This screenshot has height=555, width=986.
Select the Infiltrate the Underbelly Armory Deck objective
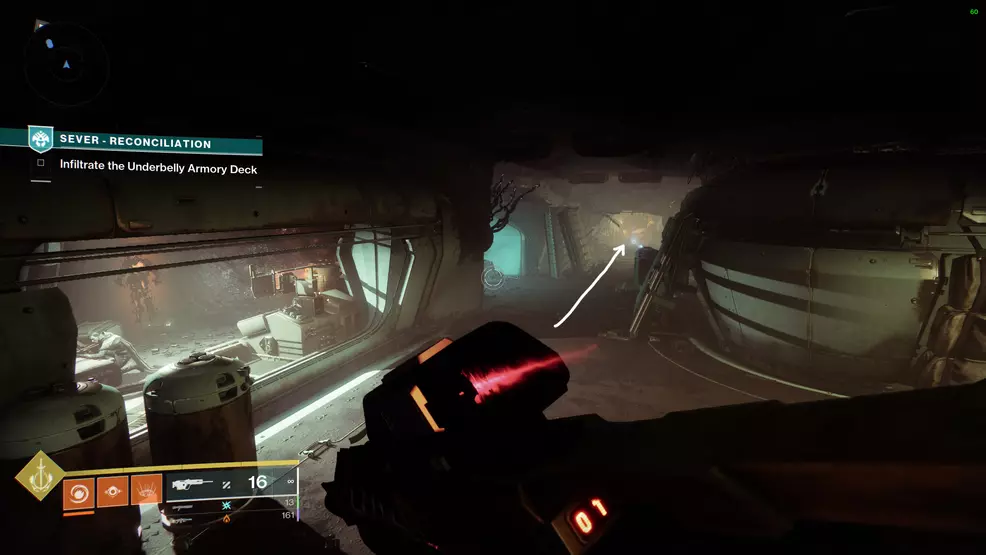(x=158, y=168)
